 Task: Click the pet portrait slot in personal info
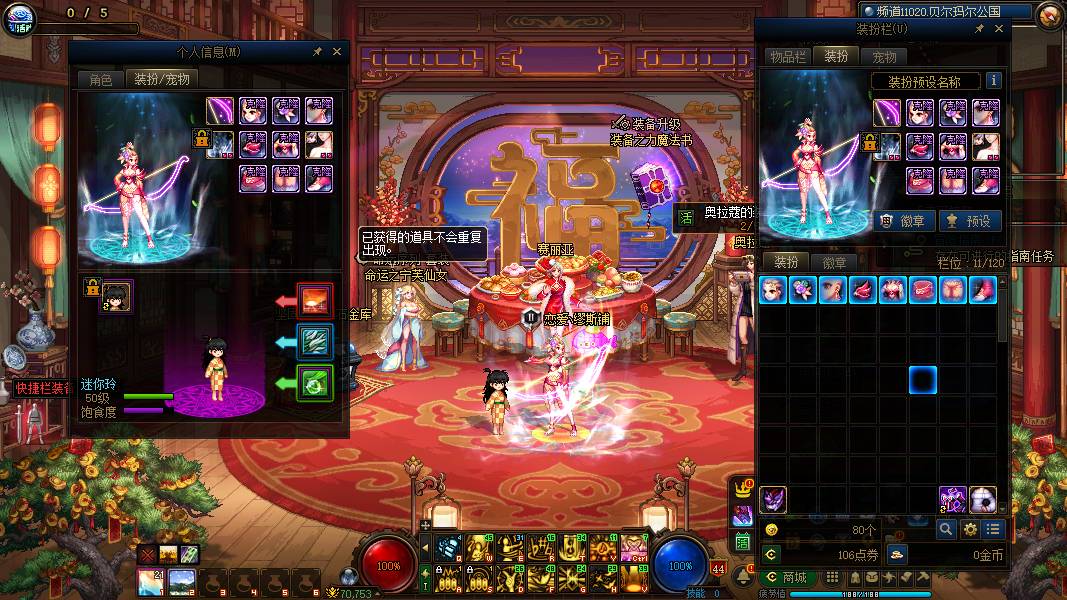(118, 295)
